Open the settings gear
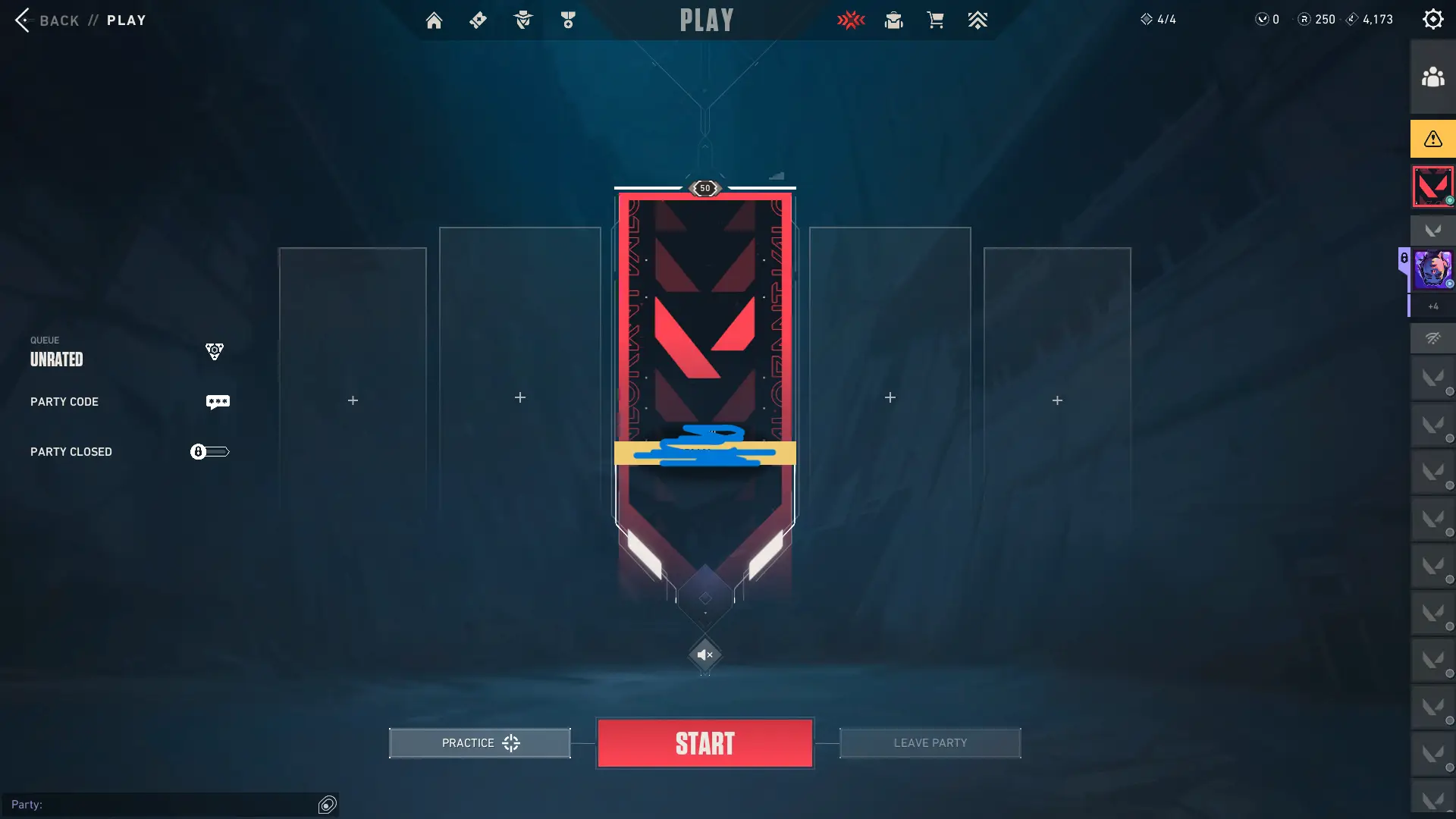 pos(1432,20)
